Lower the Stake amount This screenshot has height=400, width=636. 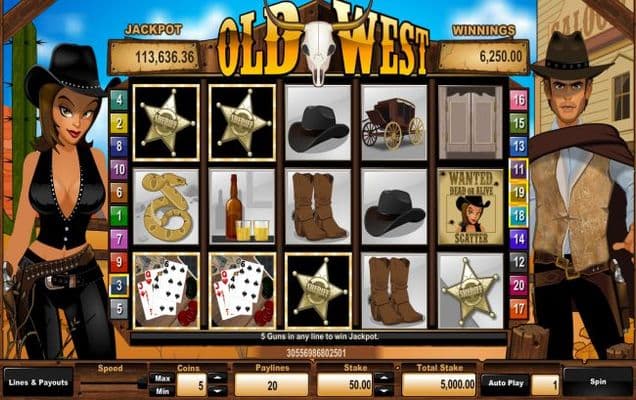(x=386, y=391)
